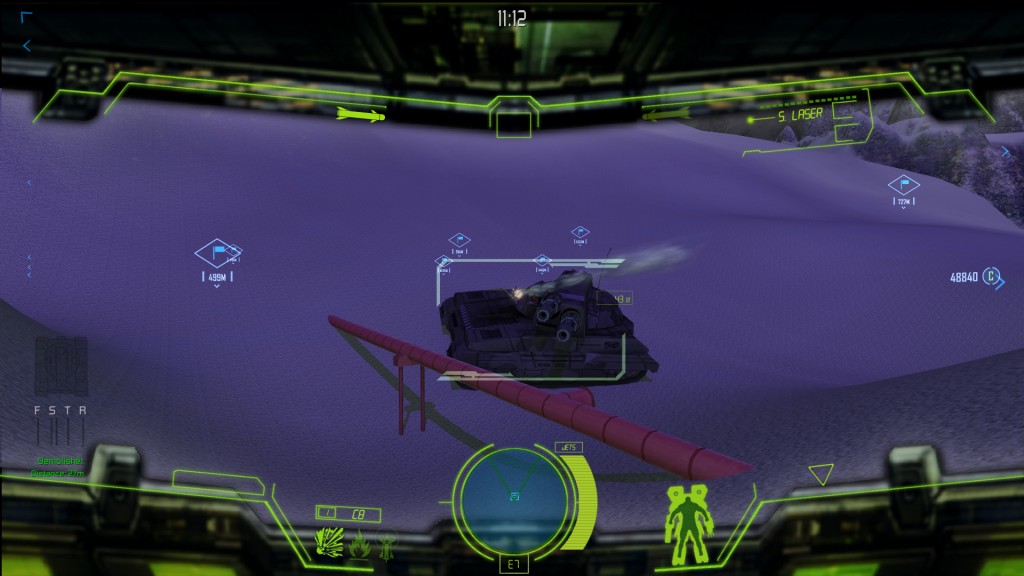Activate the flame ability icon

click(361, 546)
